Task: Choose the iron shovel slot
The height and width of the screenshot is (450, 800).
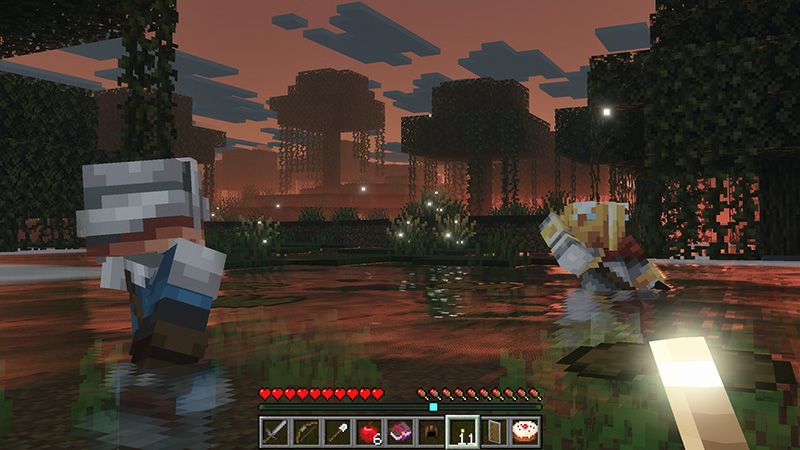Action: pyautogui.click(x=338, y=431)
